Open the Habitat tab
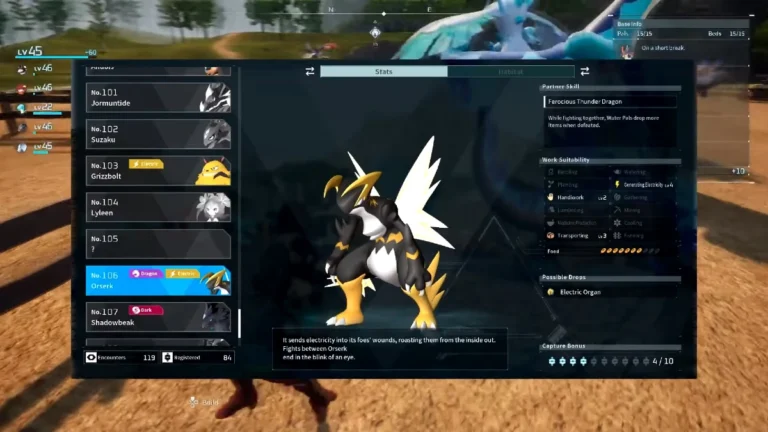The image size is (768, 432). (510, 71)
